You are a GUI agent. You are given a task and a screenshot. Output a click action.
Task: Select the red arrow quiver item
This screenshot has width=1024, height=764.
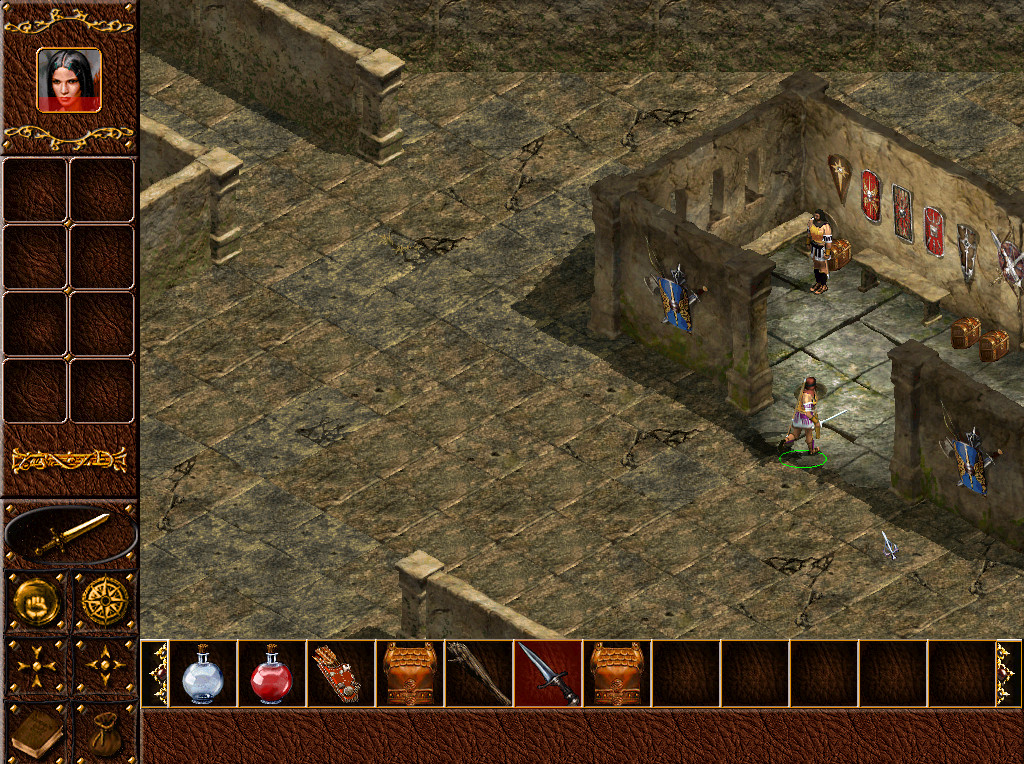tap(340, 674)
